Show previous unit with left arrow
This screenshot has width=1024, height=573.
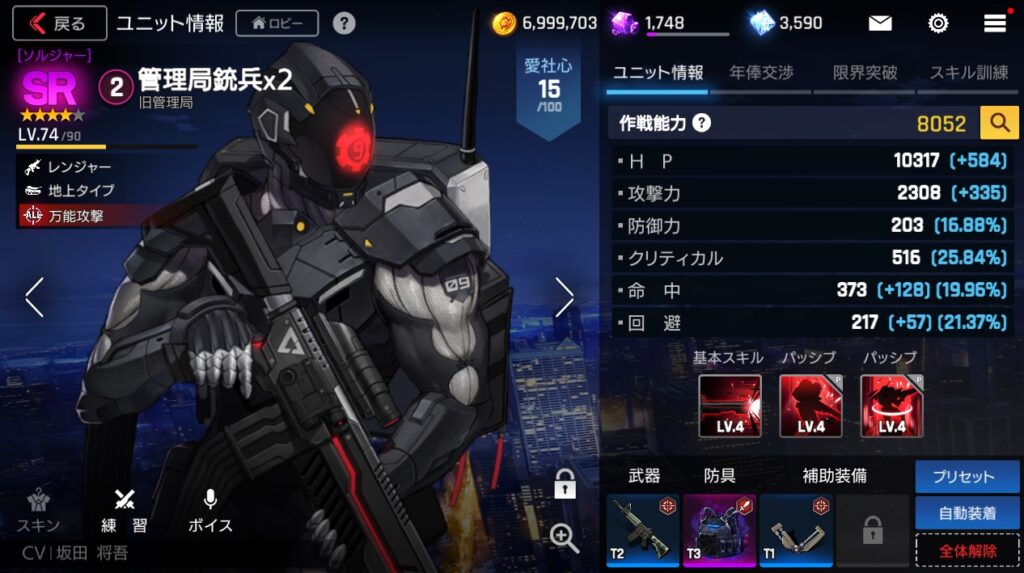click(35, 297)
